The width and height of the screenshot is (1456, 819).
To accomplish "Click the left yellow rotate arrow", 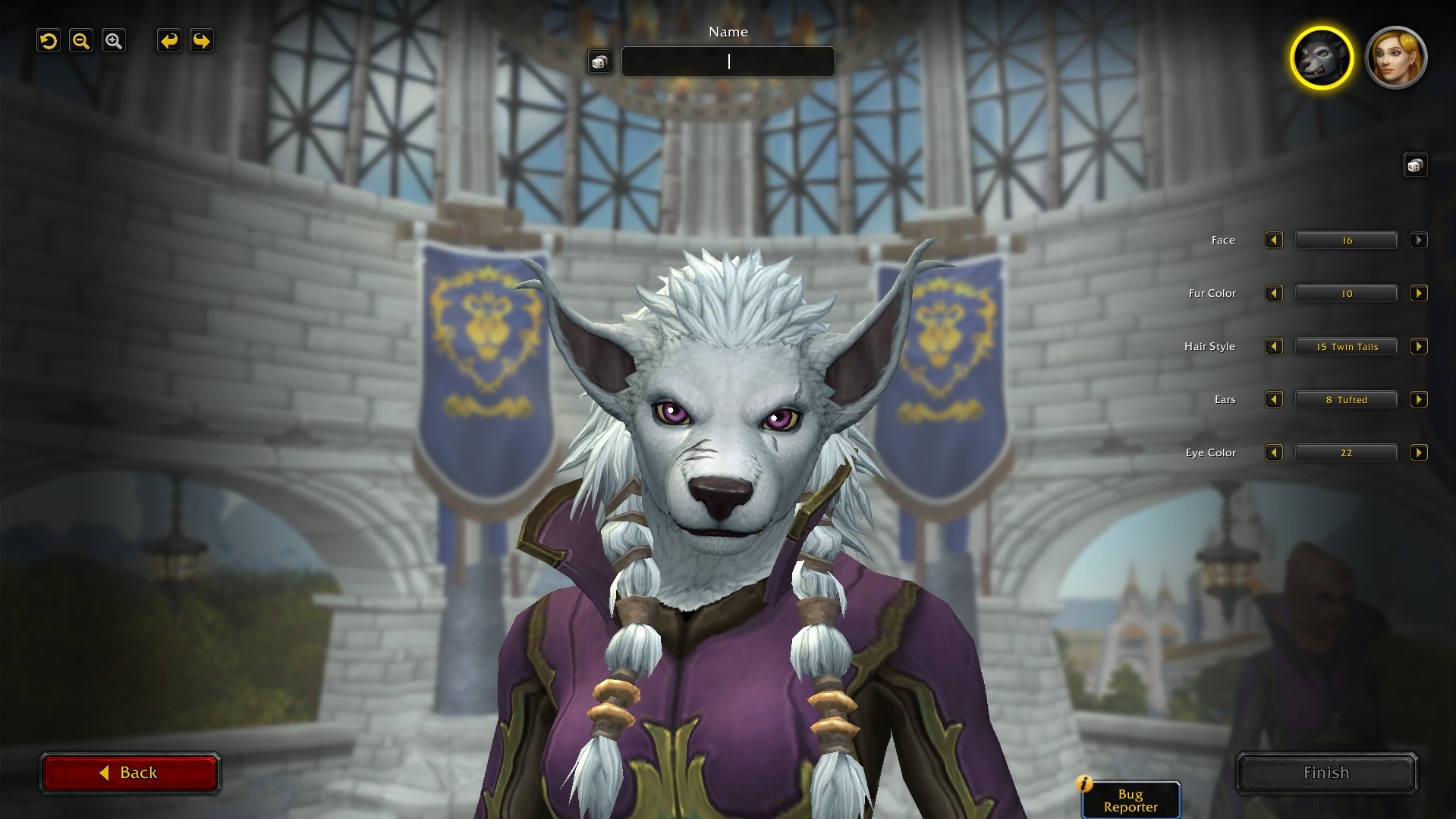I will pos(168,40).
